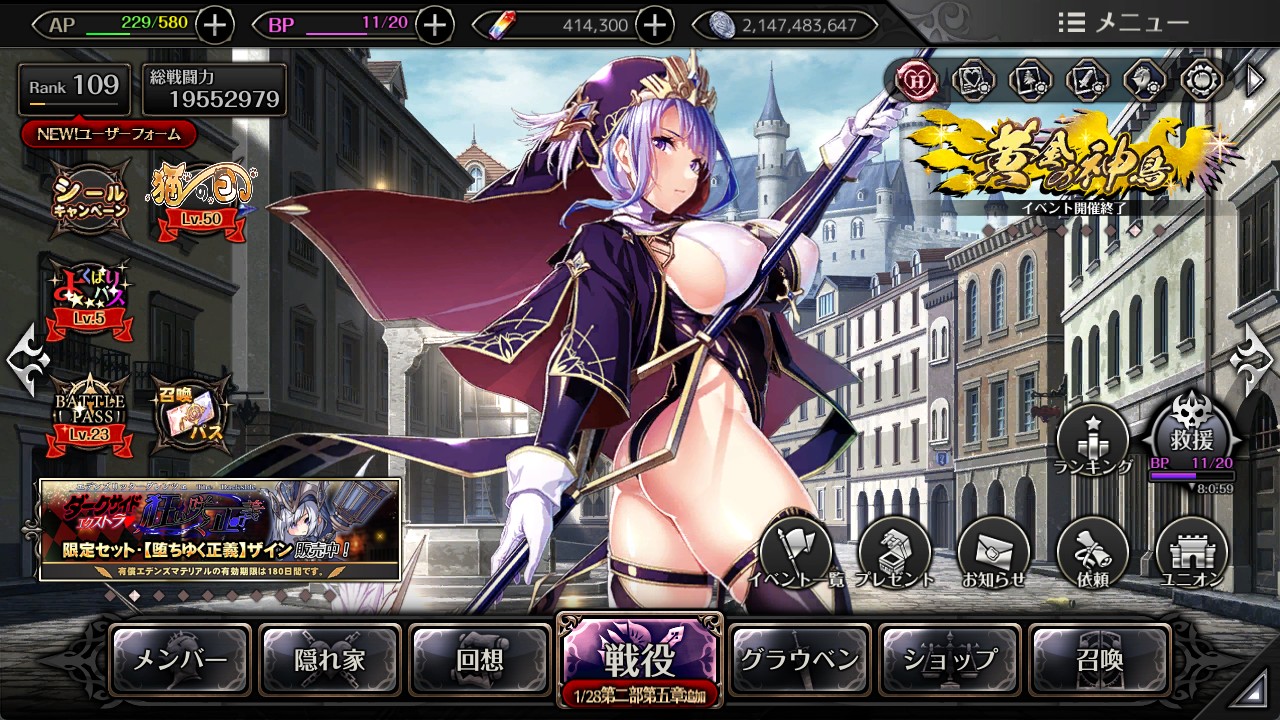
Task: Open 回想 recollection menu
Action: pos(480,660)
